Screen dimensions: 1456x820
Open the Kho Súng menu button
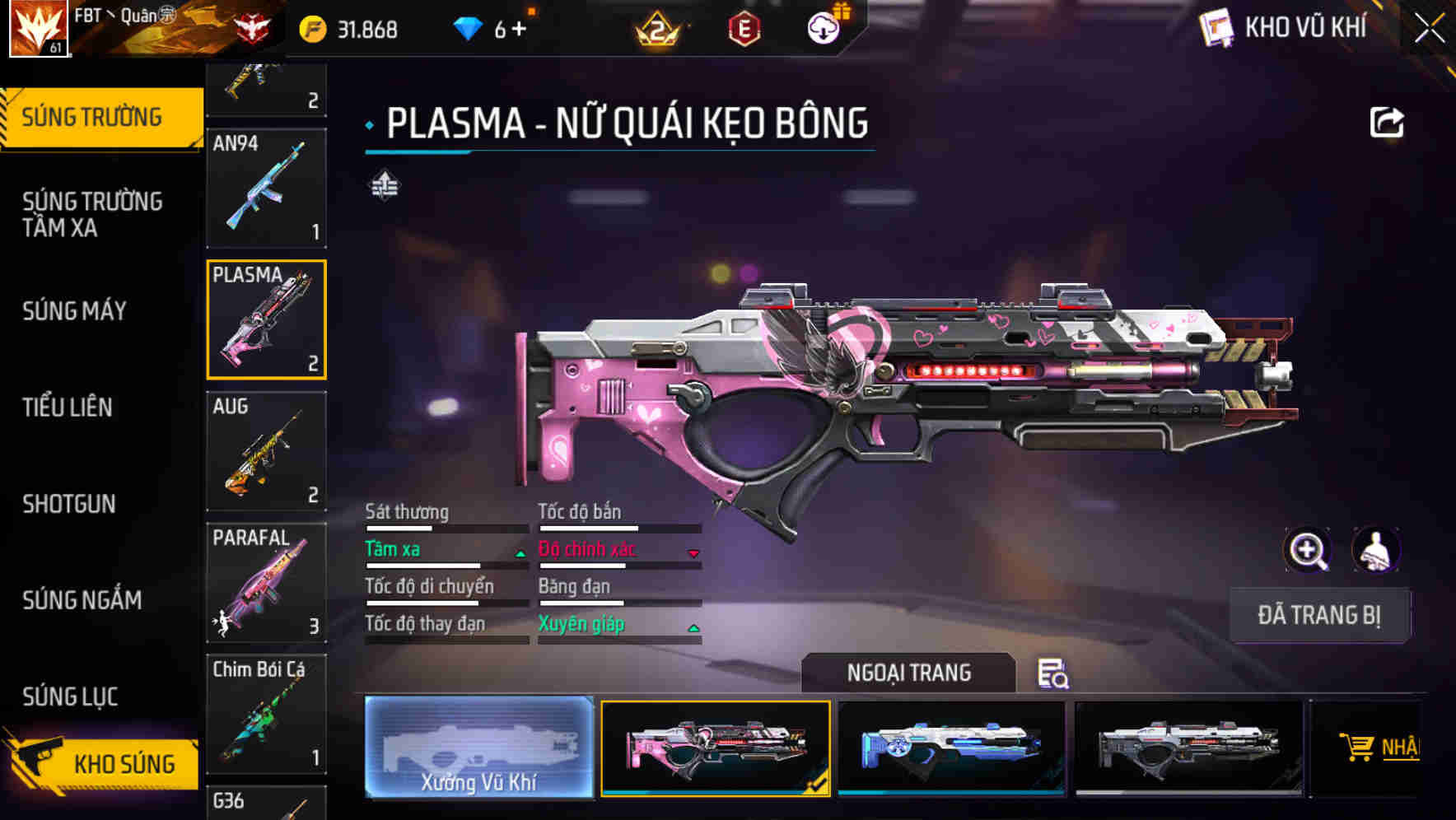[x=103, y=762]
